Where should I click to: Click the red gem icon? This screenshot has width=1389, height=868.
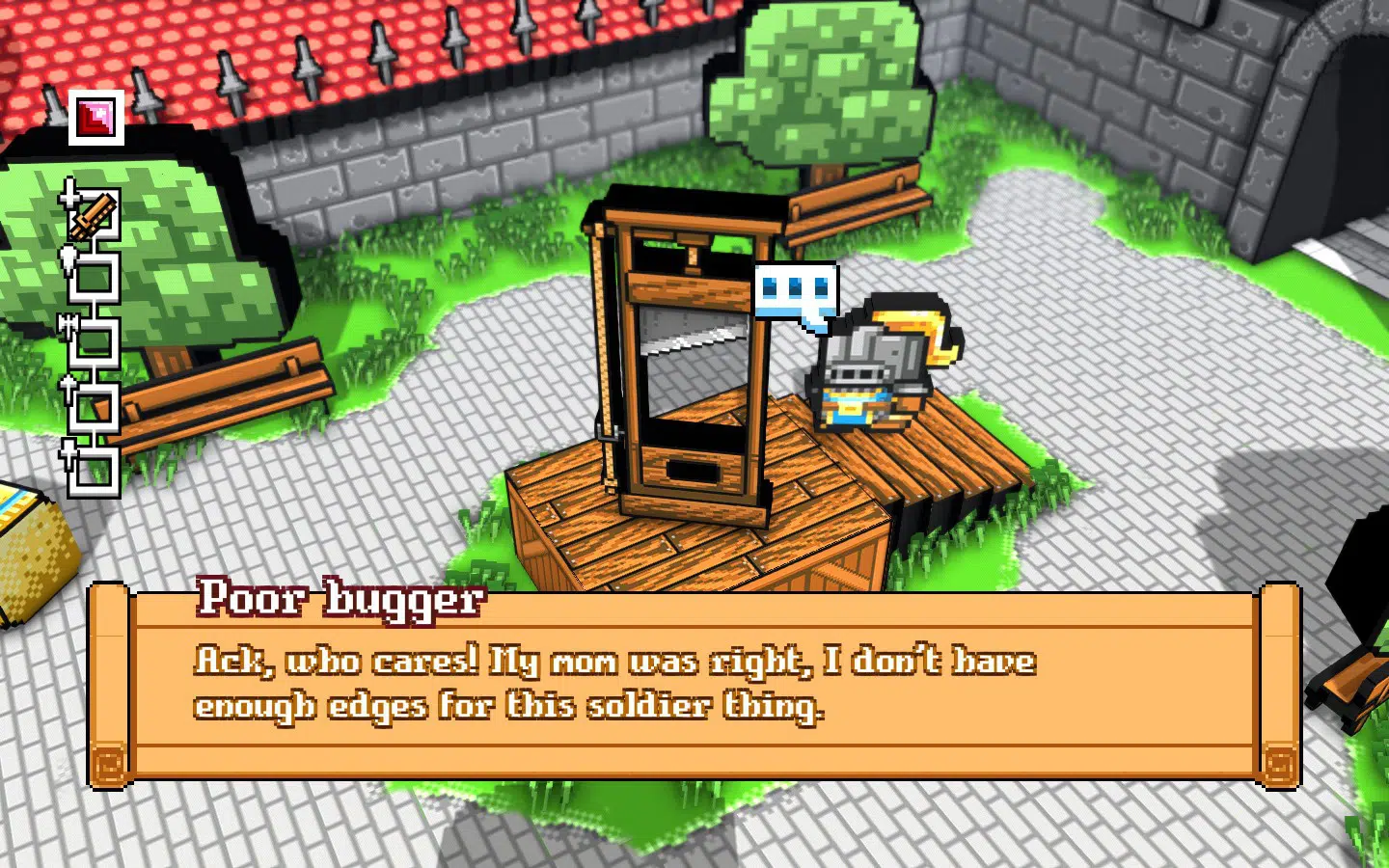[x=95, y=118]
